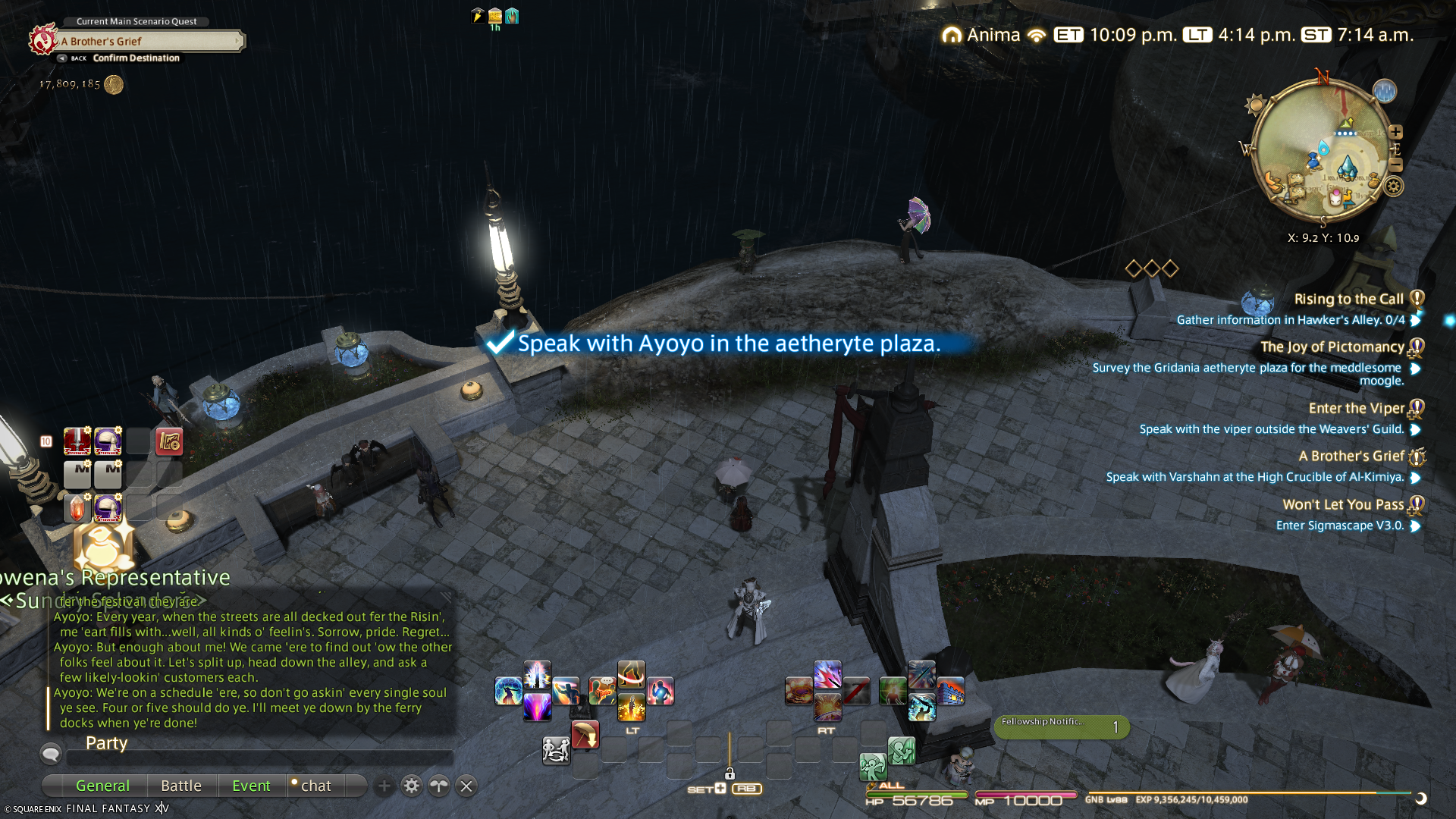Switch to the General chat tab
The image size is (1456, 819).
102,786
